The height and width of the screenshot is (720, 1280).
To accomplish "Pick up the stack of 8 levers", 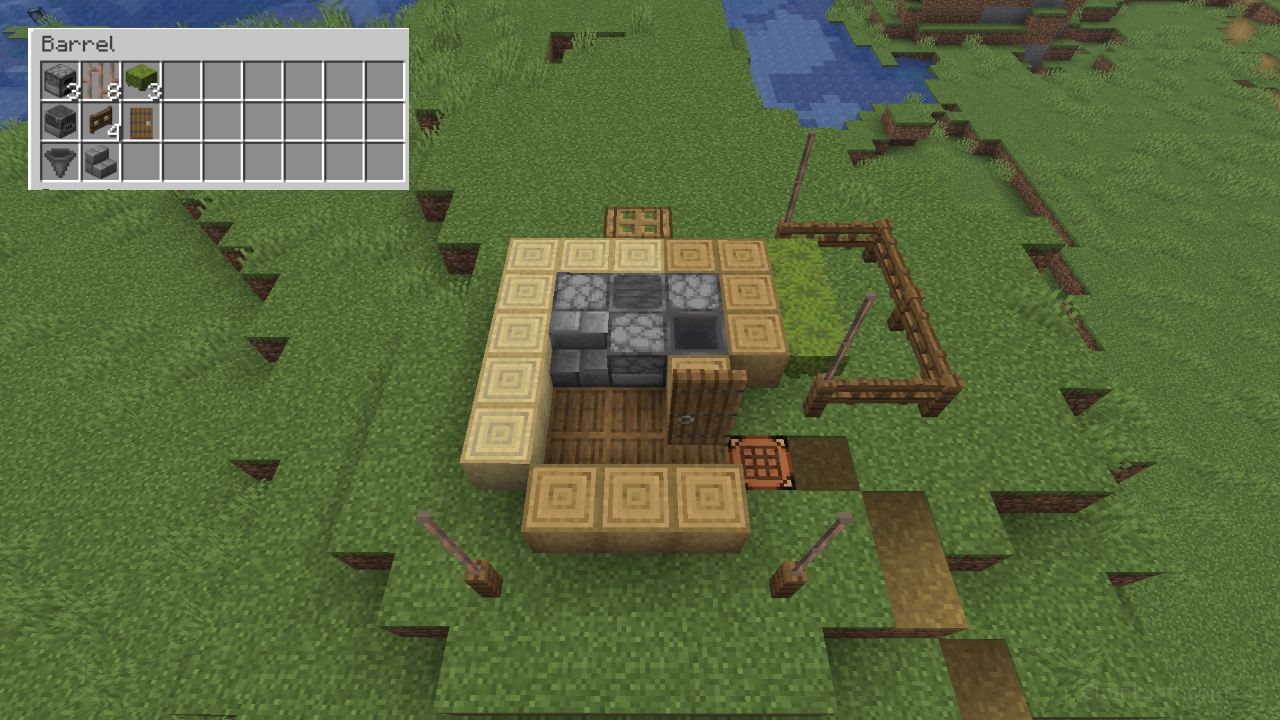I will coord(98,80).
